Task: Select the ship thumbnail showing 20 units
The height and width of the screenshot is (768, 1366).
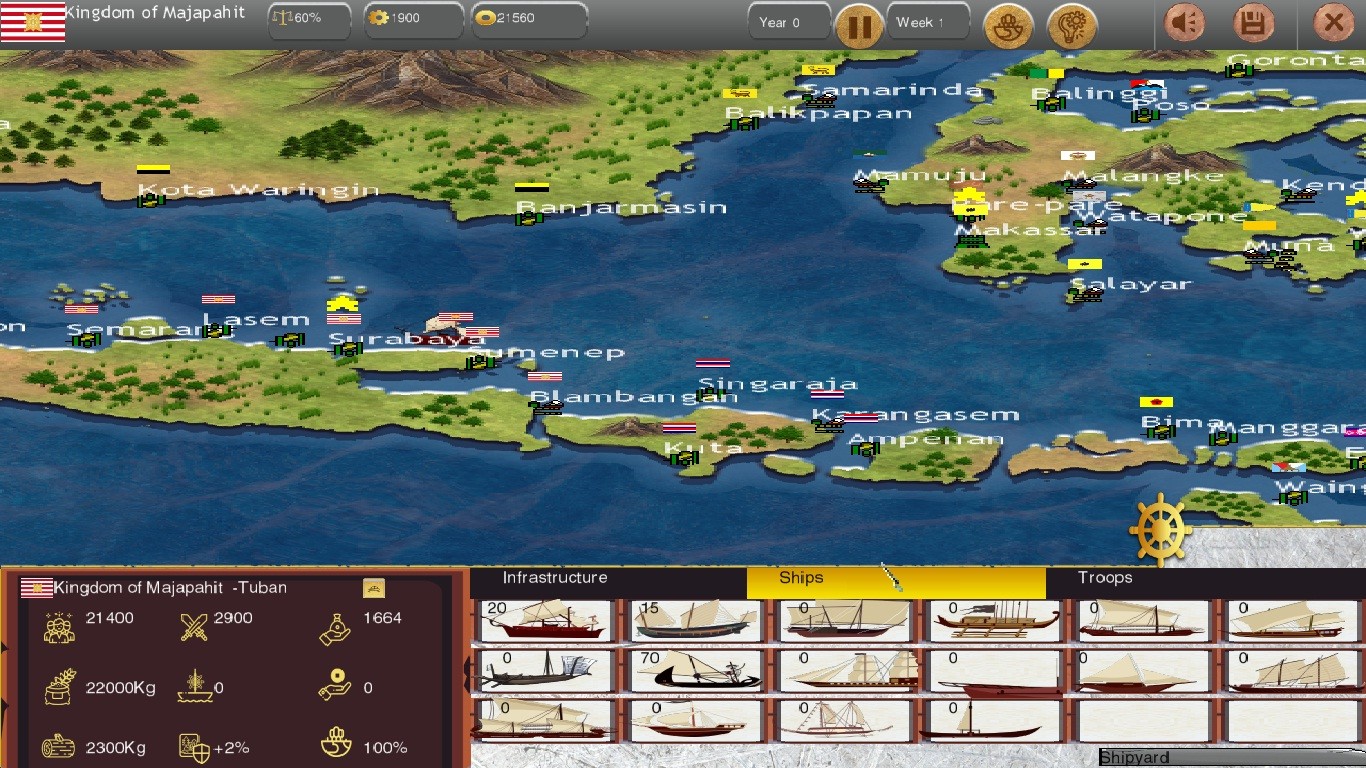Action: pyautogui.click(x=545, y=620)
